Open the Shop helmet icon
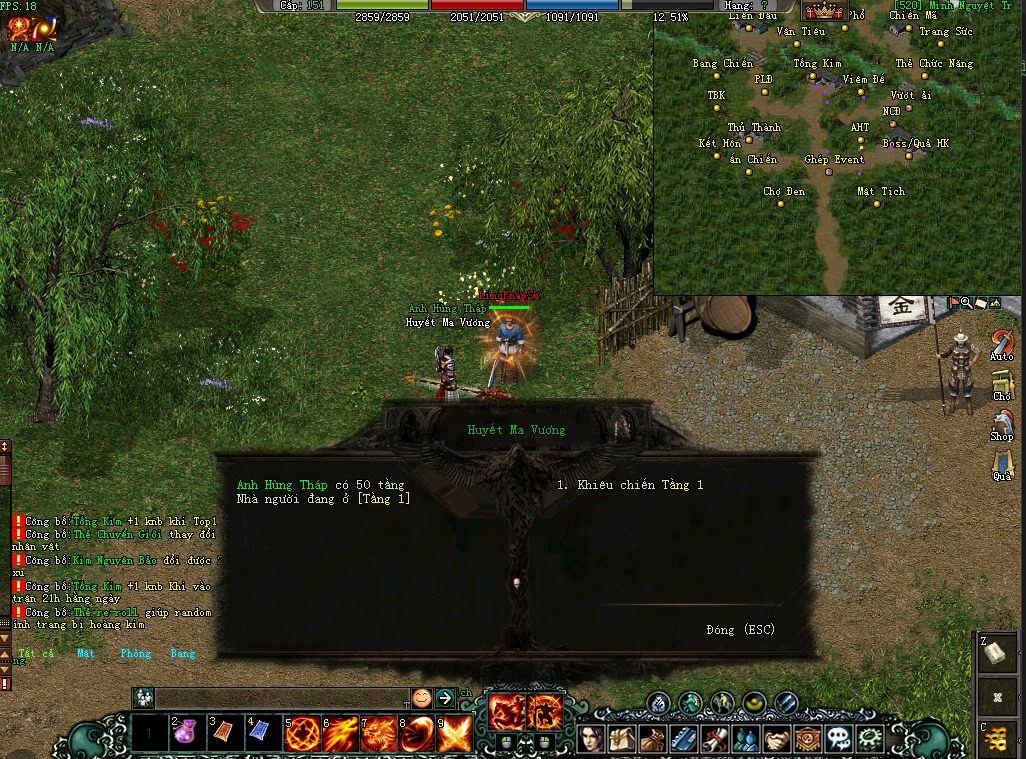The height and width of the screenshot is (759, 1026). (1002, 424)
